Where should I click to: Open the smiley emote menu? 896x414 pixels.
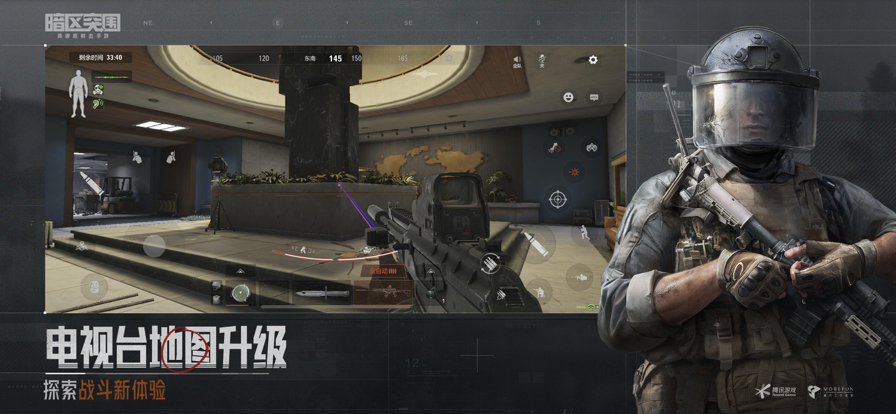[568, 97]
